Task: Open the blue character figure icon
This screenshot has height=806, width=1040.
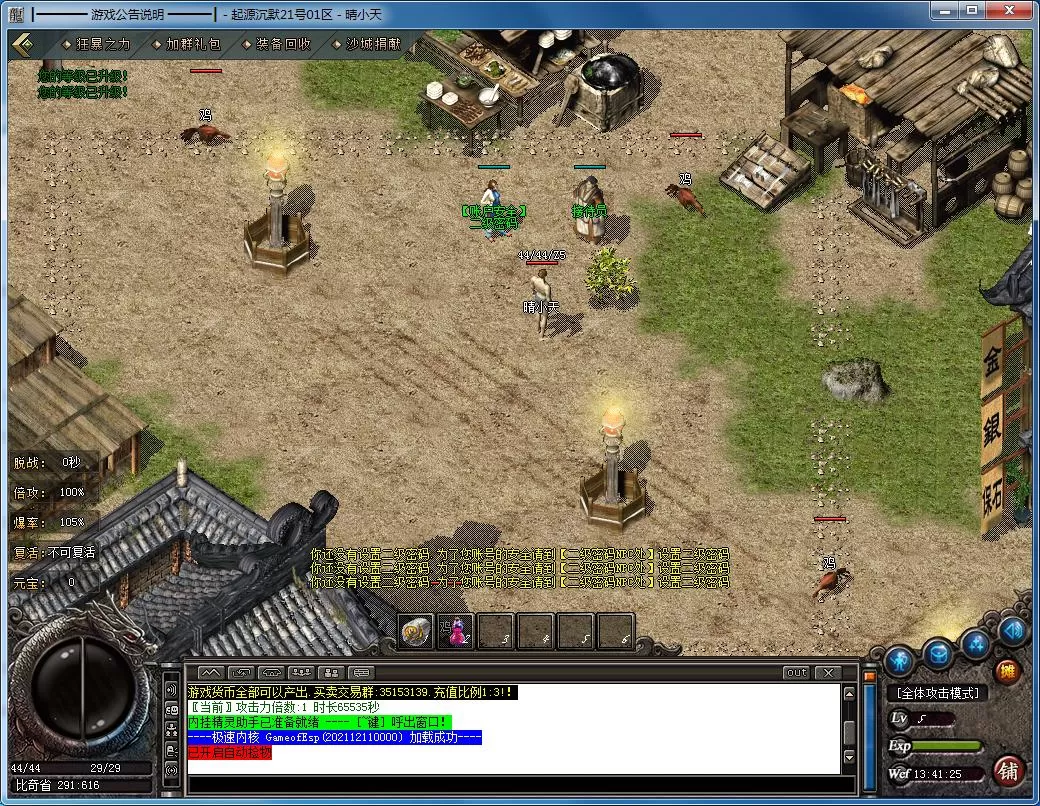Action: pyautogui.click(x=900, y=659)
